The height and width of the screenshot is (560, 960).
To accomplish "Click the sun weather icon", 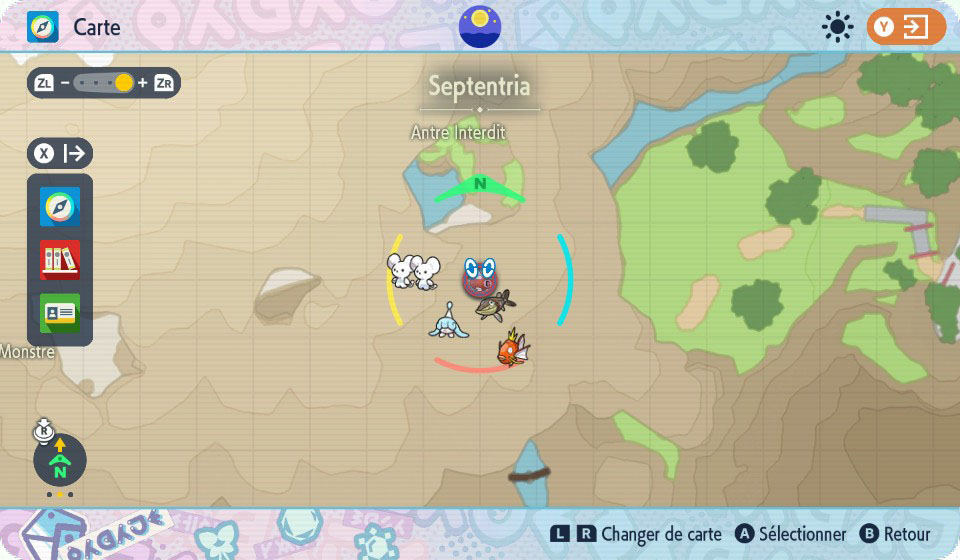I will (x=837, y=27).
